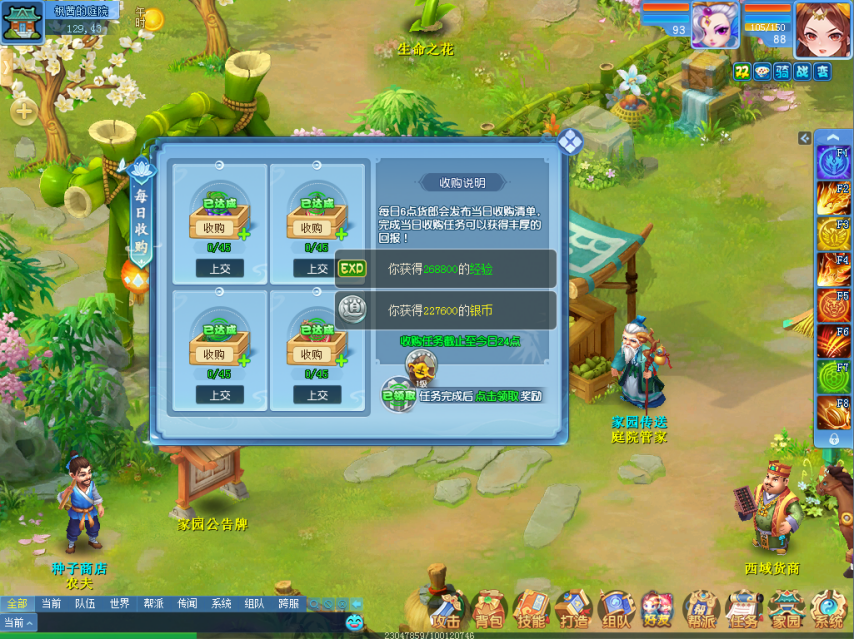Show the 系统 system chat tab
The width and height of the screenshot is (854, 639).
point(221,604)
